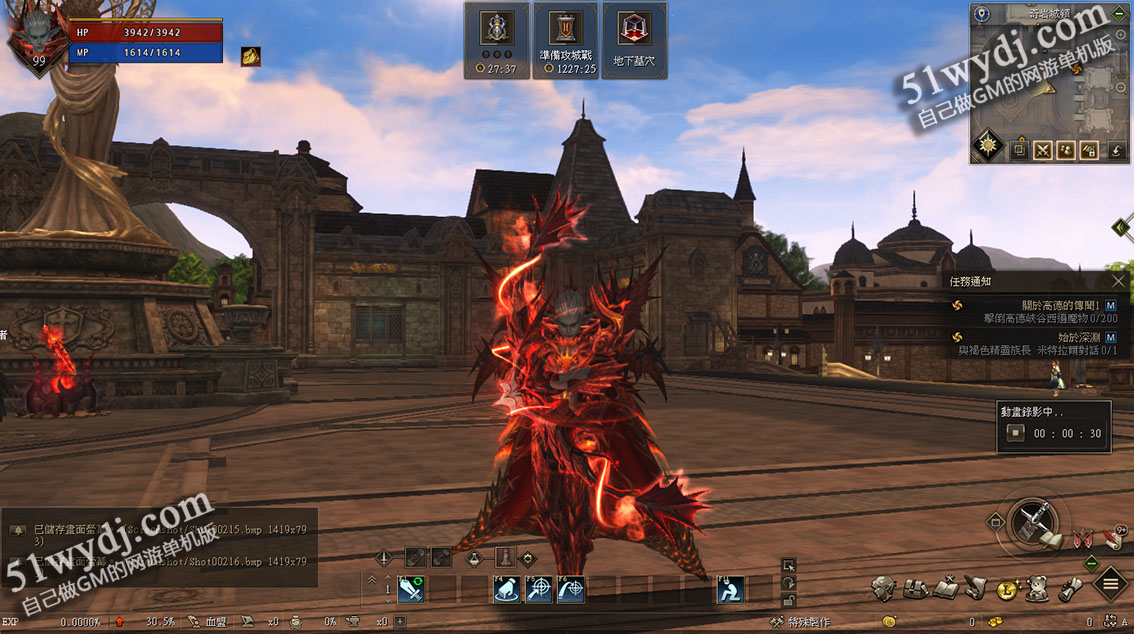Image resolution: width=1134 pixels, height=634 pixels.
Task: Open the helmet and armor character icon
Action: coord(882,588)
